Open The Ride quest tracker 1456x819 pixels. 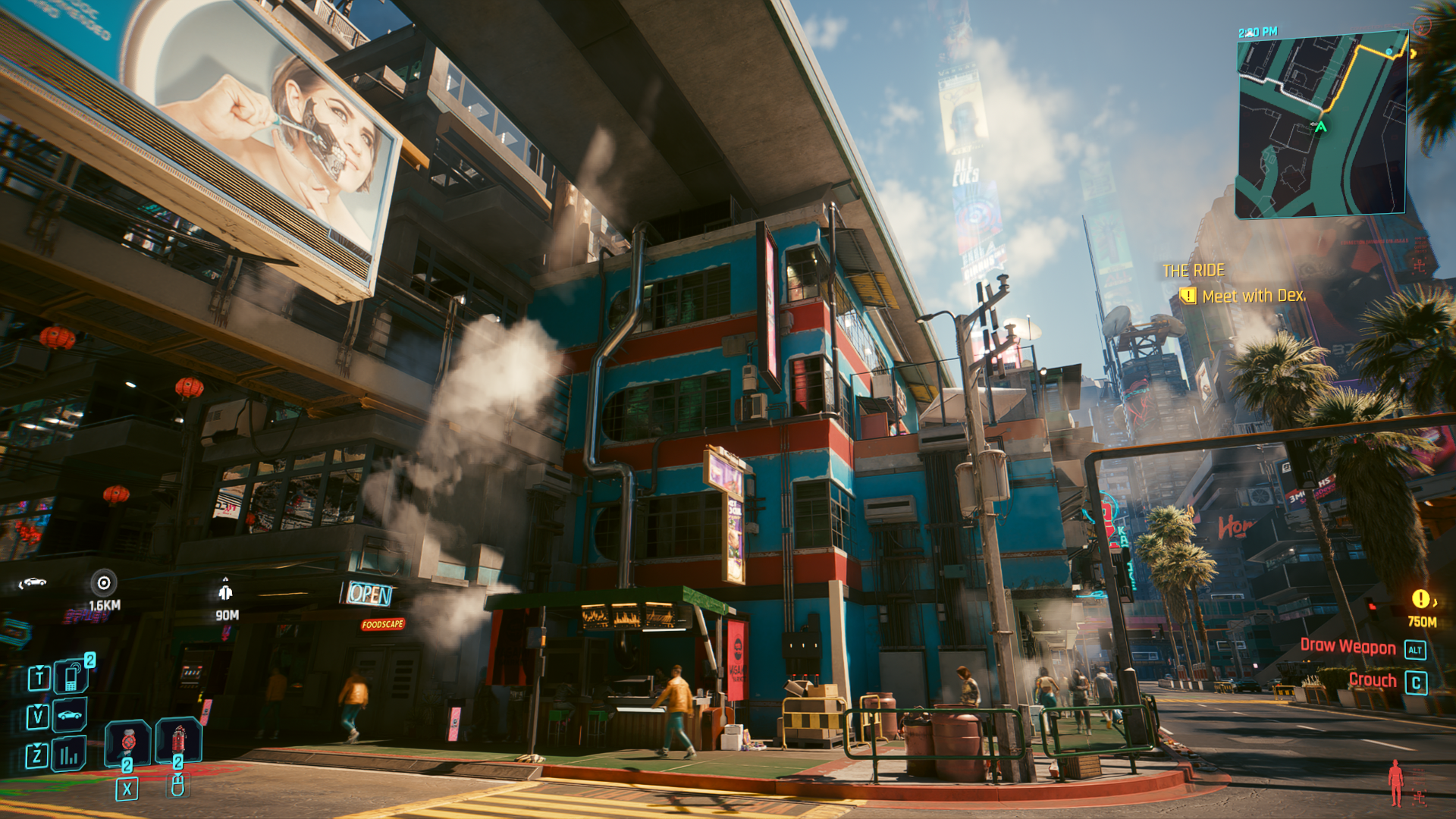(x=1194, y=271)
